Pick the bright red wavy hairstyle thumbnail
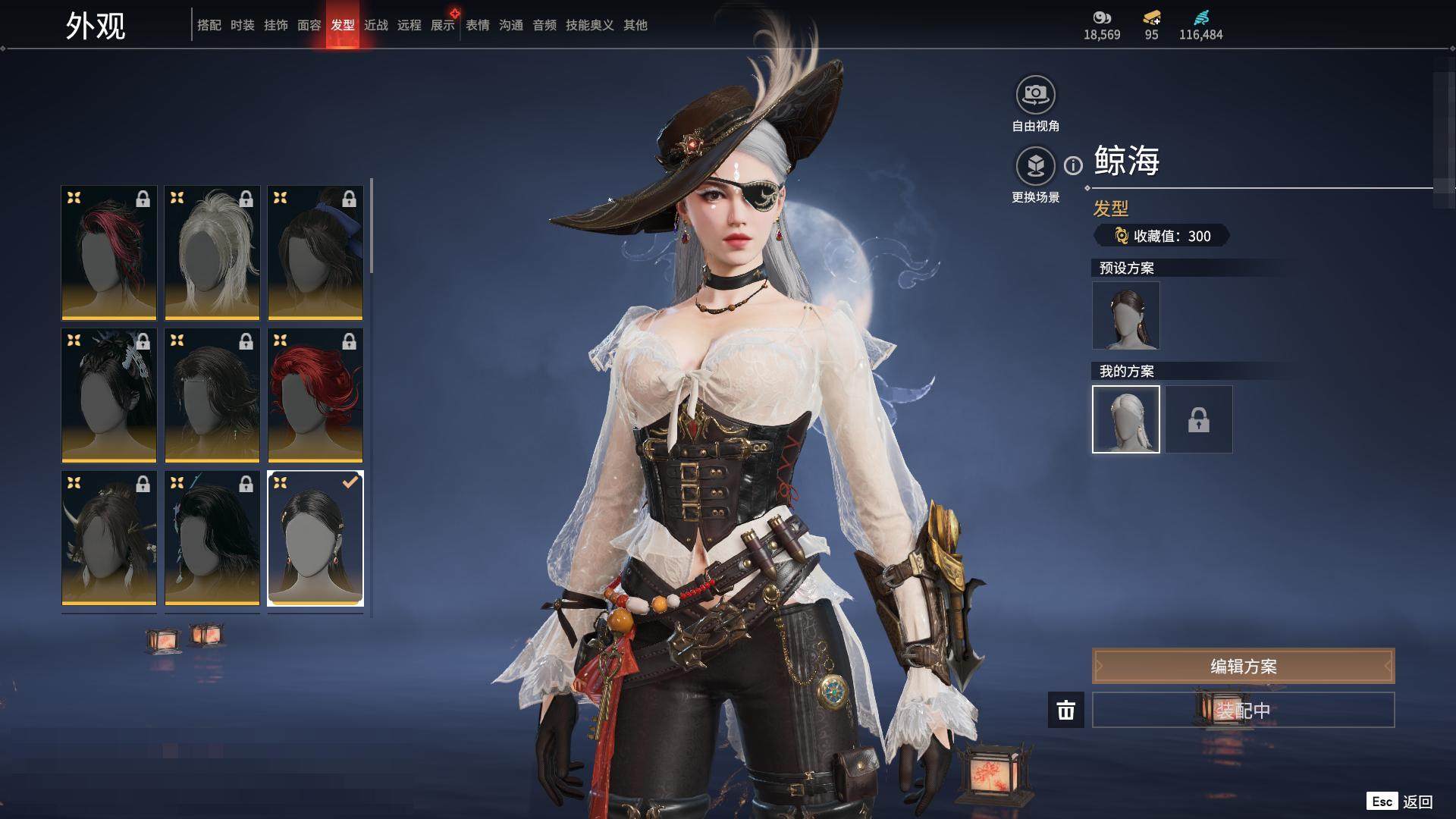Image resolution: width=1456 pixels, height=819 pixels. [315, 395]
